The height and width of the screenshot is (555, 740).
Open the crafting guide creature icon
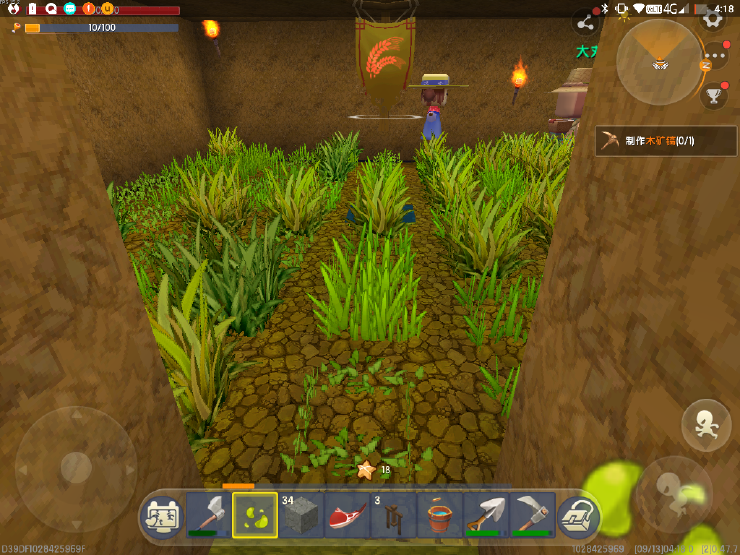point(162,516)
